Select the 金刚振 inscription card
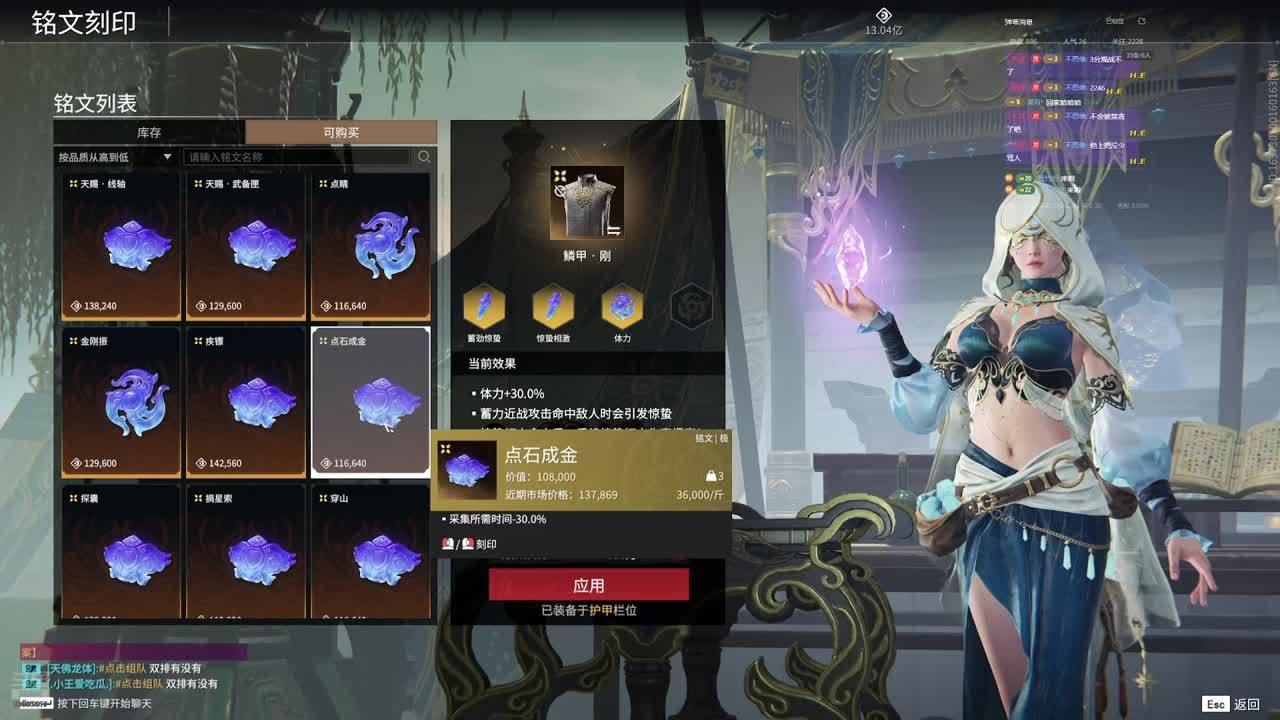This screenshot has height=720, width=1280. pos(121,402)
